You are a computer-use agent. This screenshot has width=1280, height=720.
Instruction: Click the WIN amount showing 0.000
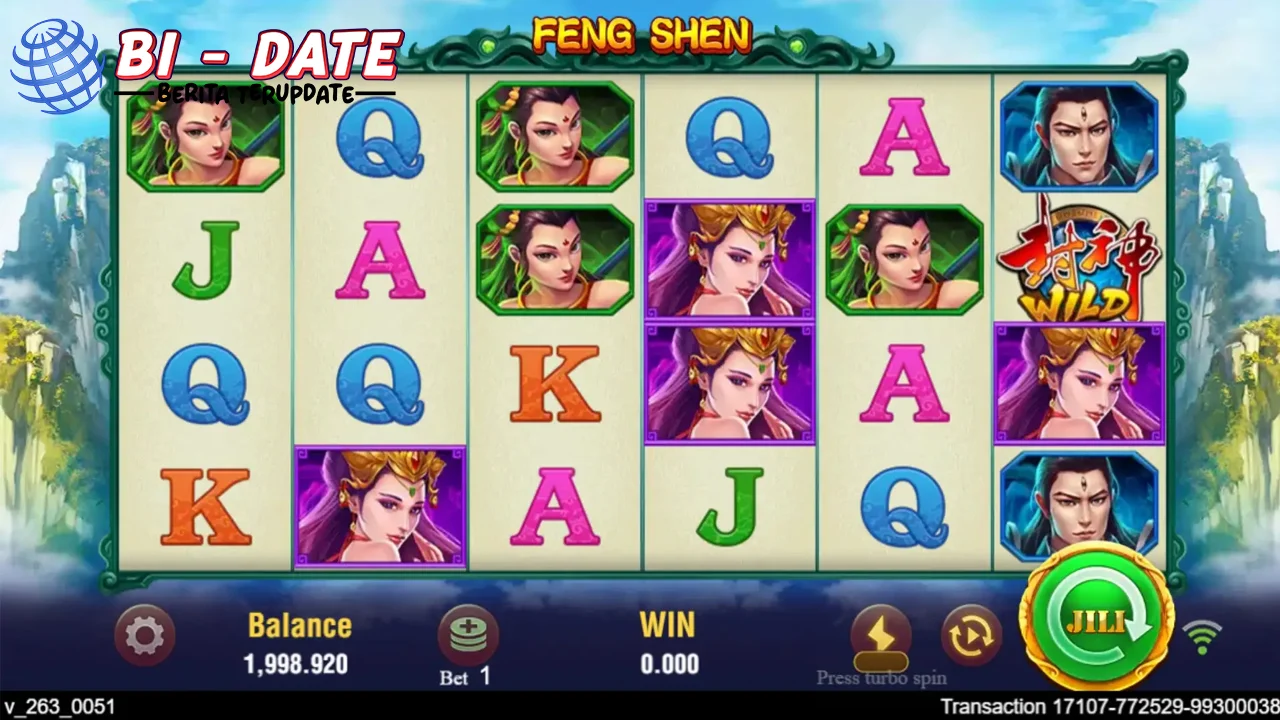667,644
